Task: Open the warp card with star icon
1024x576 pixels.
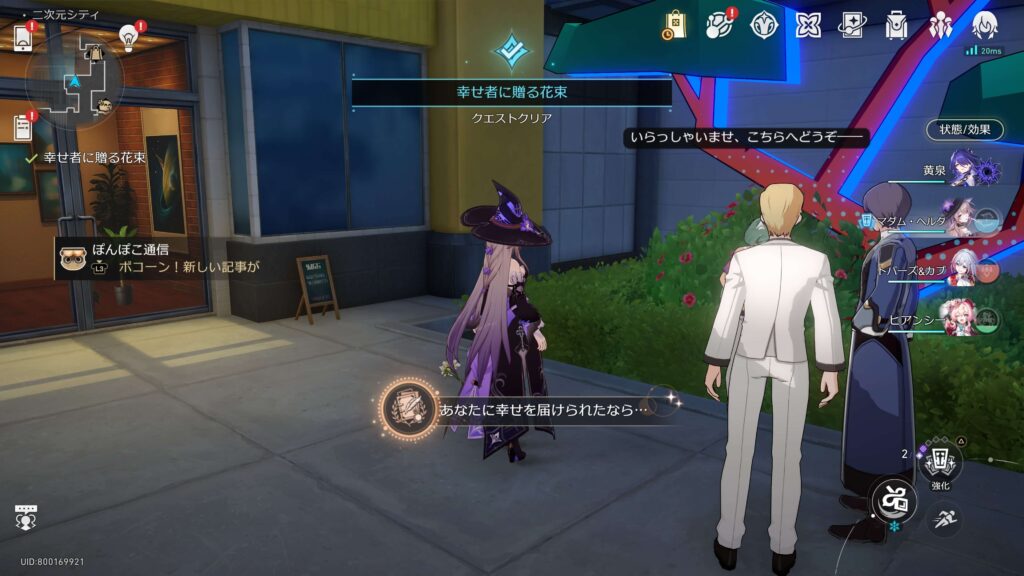Action: point(852,24)
